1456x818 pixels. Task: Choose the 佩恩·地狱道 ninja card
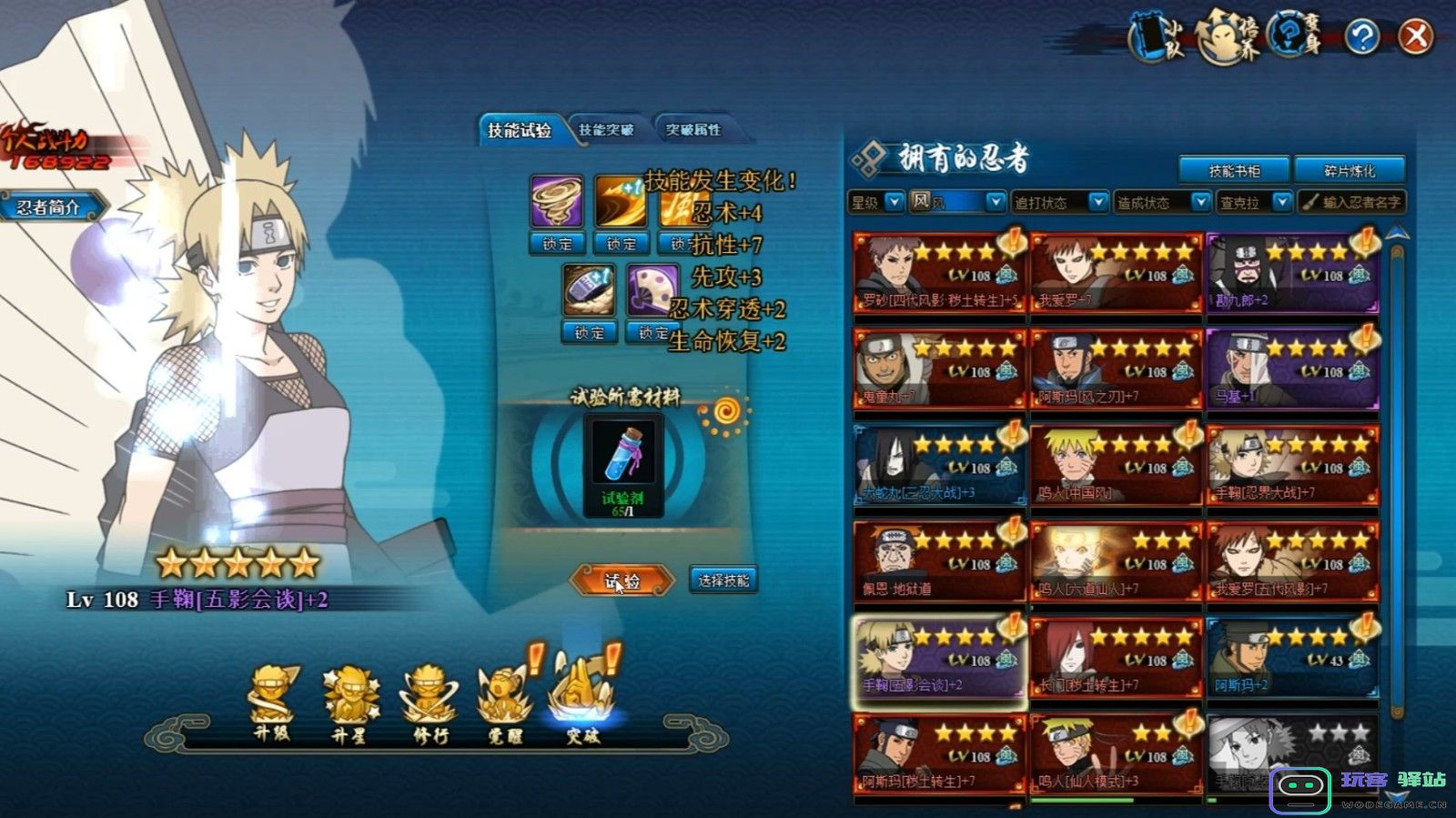938,561
